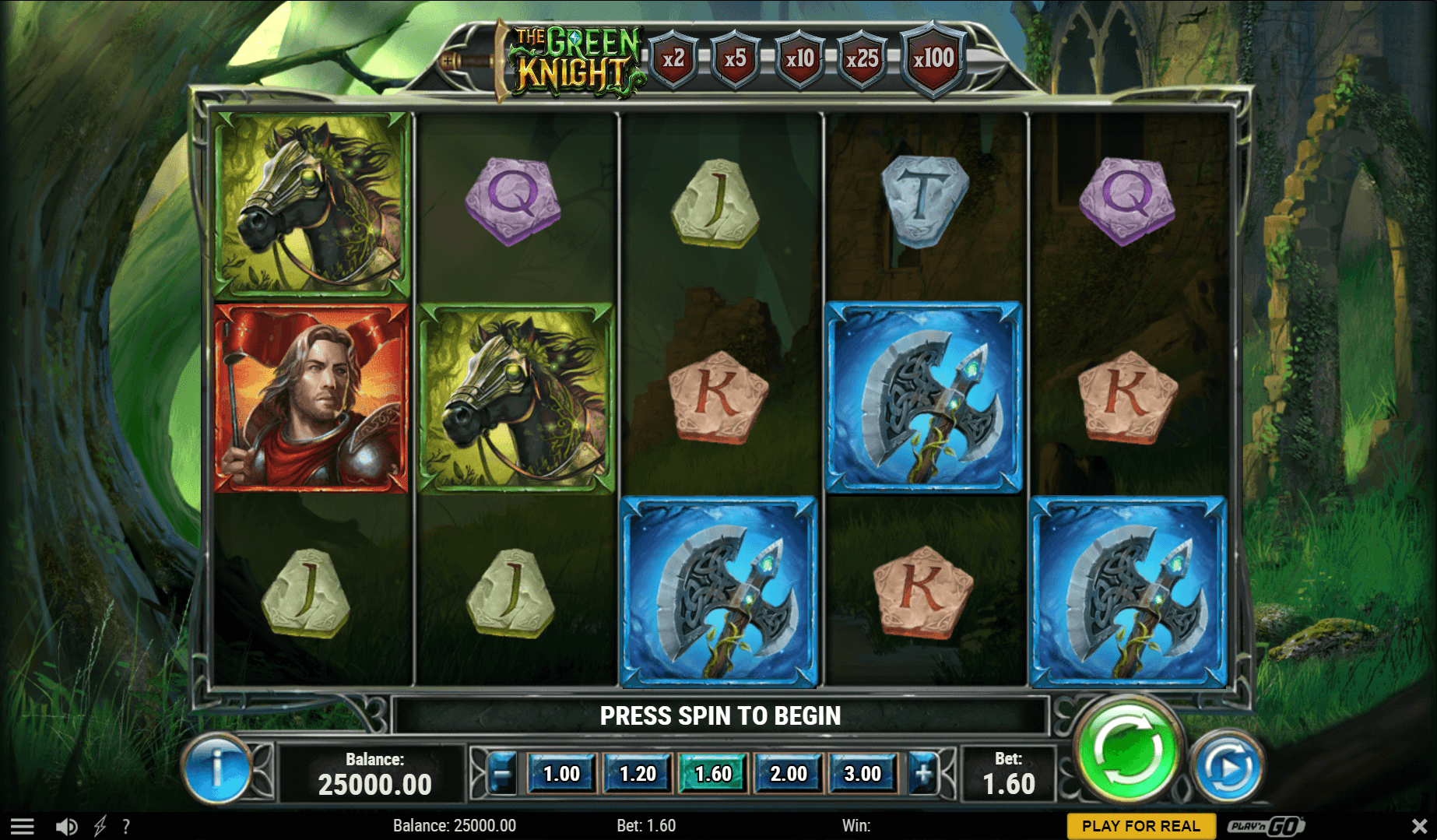
Task: Click the x100 multiplier shield
Action: pyautogui.click(x=933, y=56)
